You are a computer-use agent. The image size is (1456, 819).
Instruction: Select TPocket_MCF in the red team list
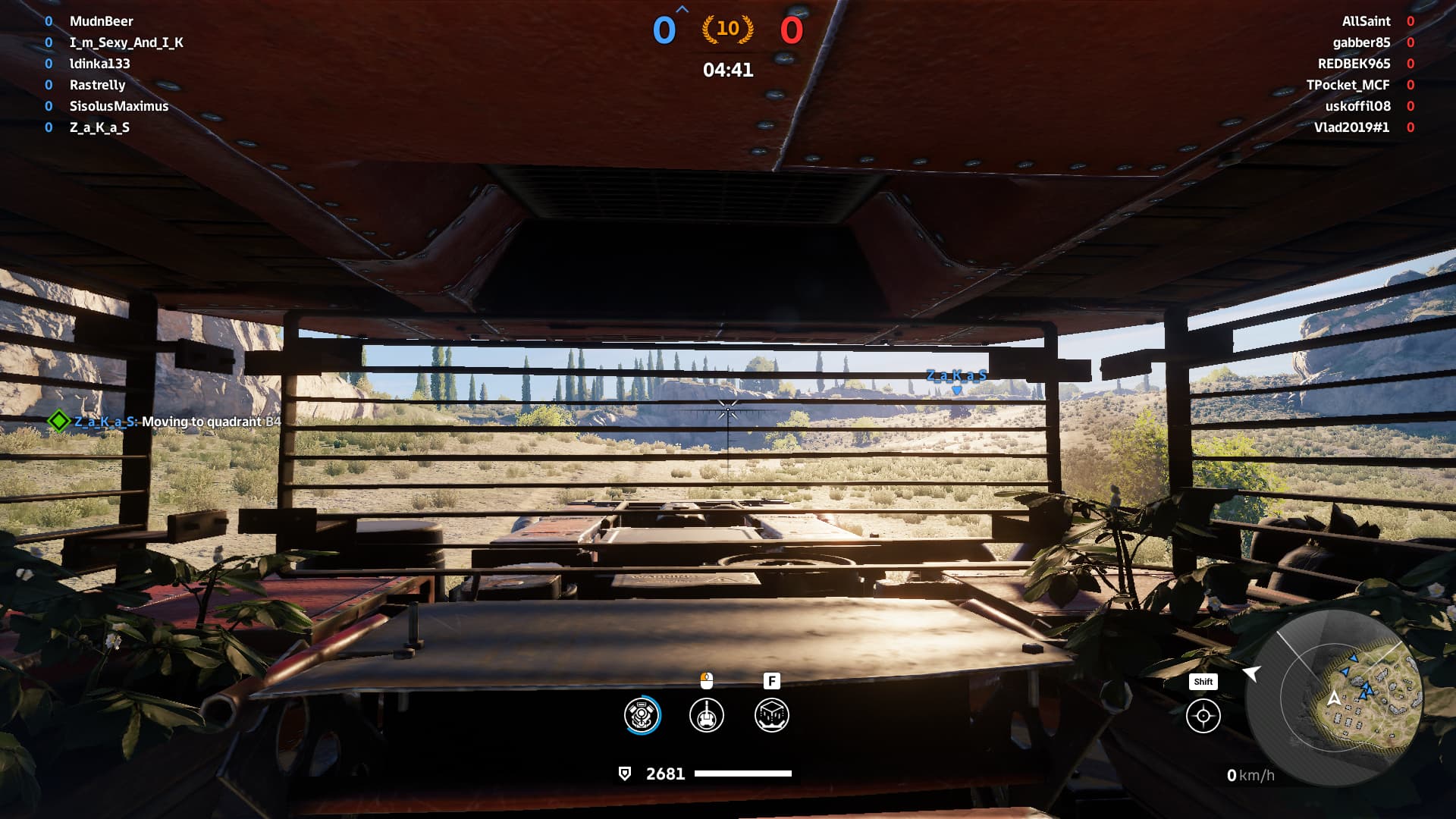tap(1348, 85)
